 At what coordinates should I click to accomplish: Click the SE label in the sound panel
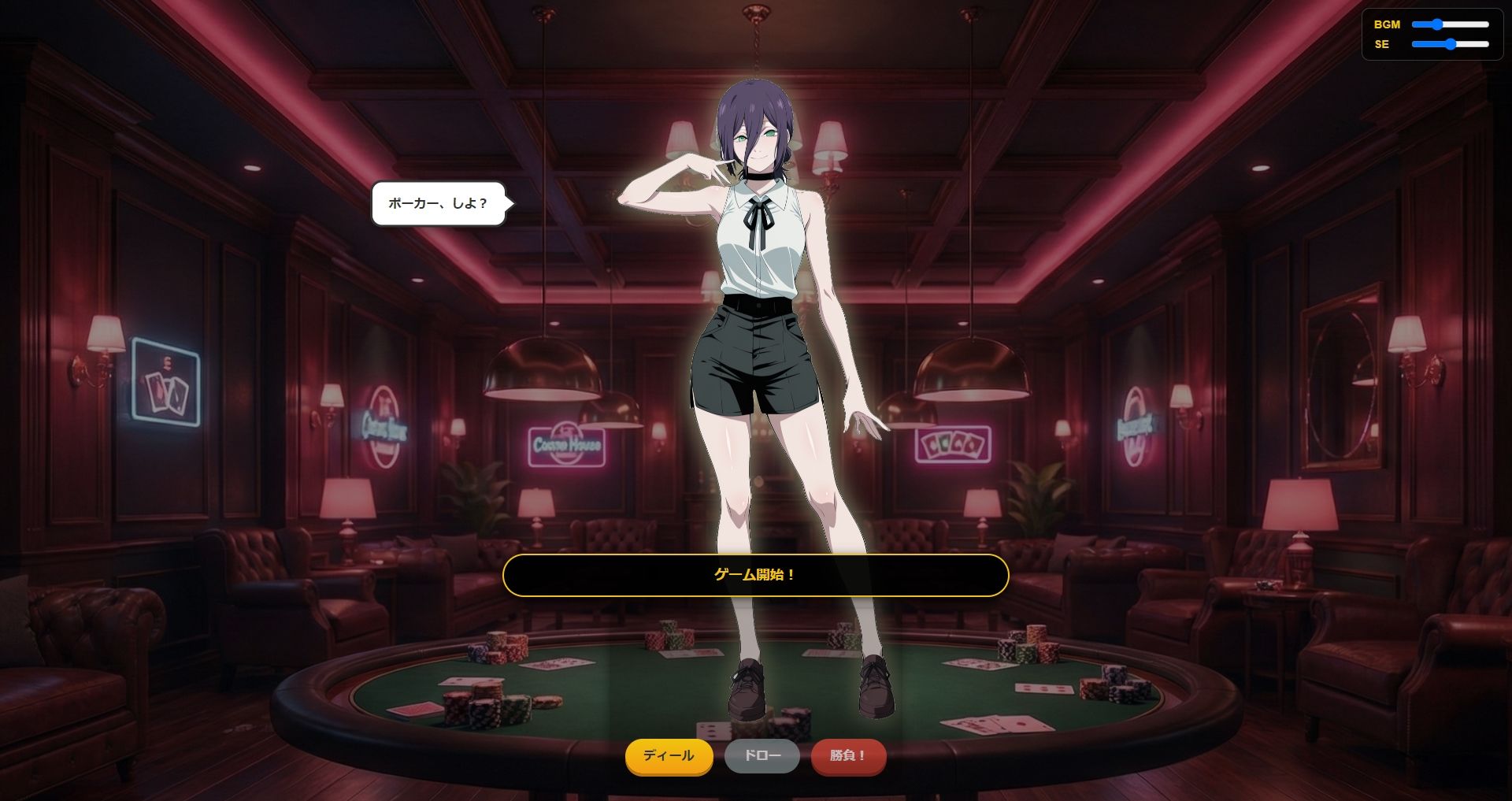click(1380, 46)
